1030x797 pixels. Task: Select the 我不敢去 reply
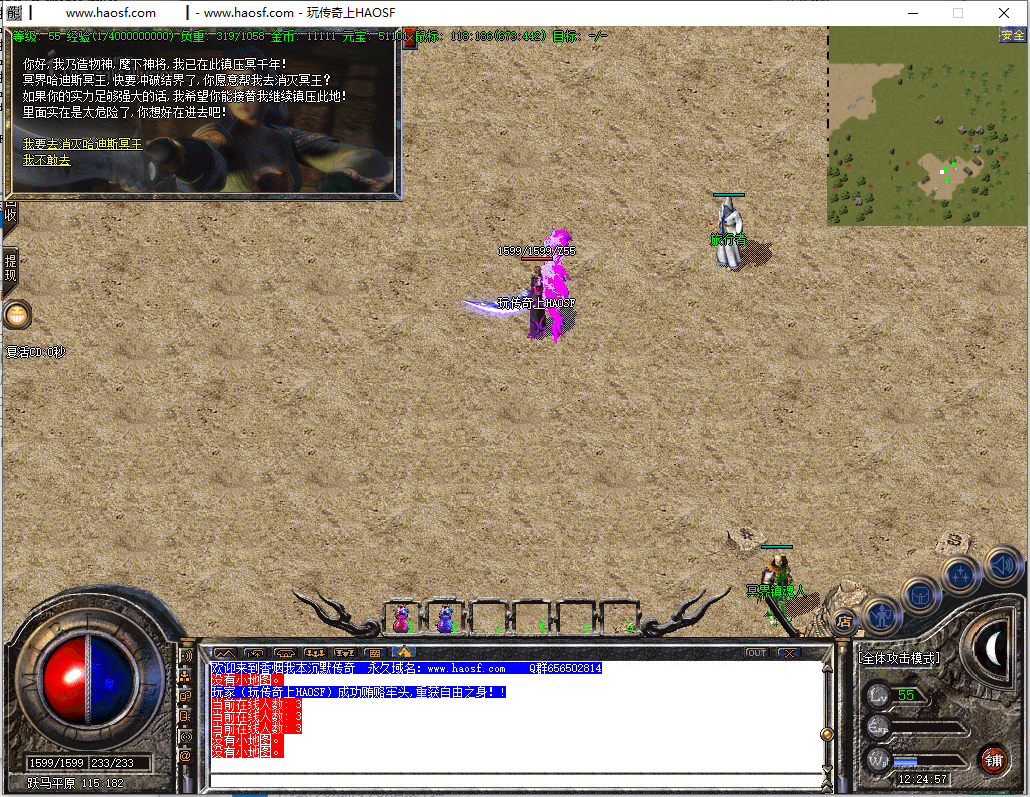click(47, 160)
